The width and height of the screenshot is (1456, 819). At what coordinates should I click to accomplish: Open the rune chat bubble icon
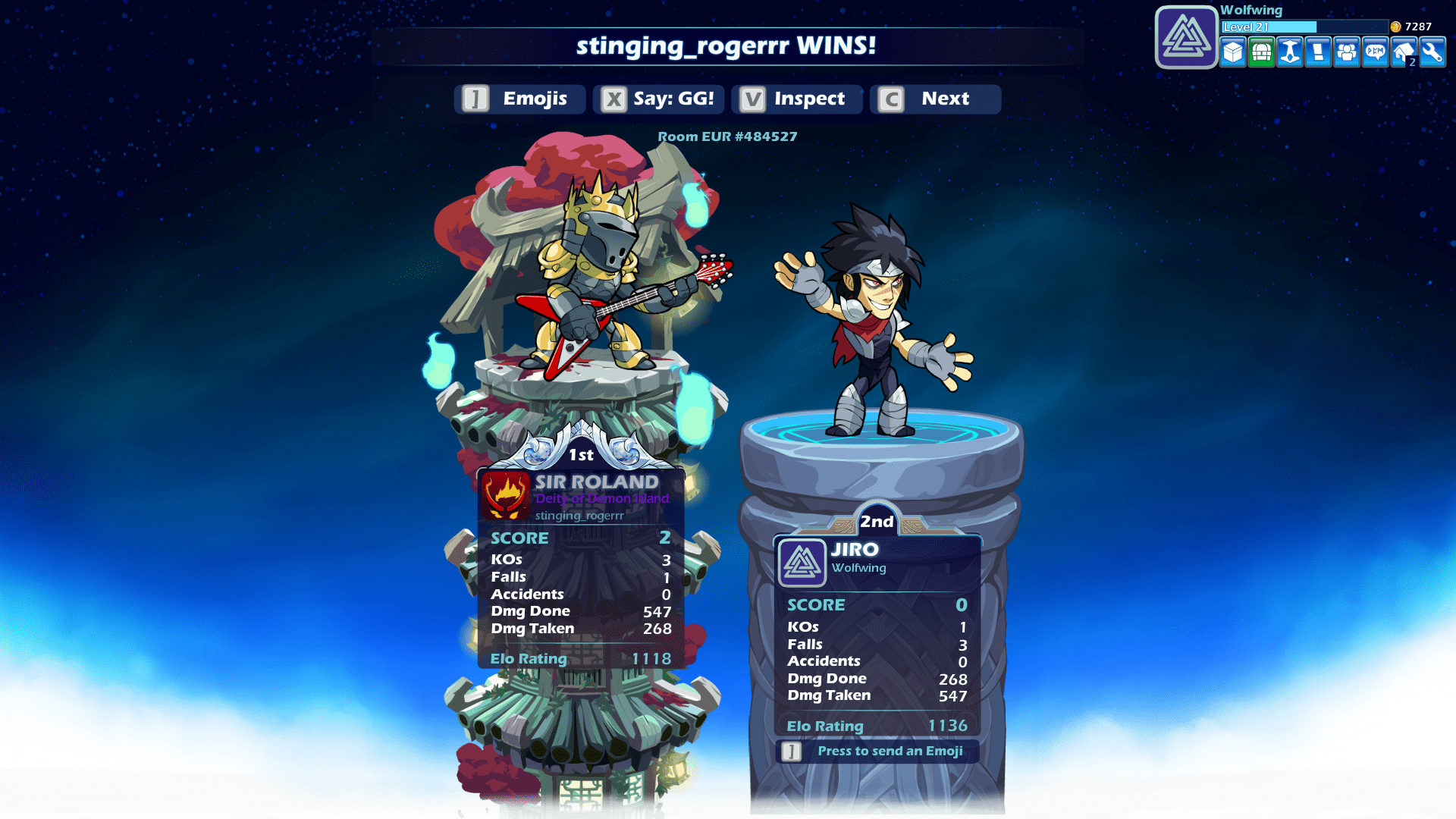(x=1375, y=53)
